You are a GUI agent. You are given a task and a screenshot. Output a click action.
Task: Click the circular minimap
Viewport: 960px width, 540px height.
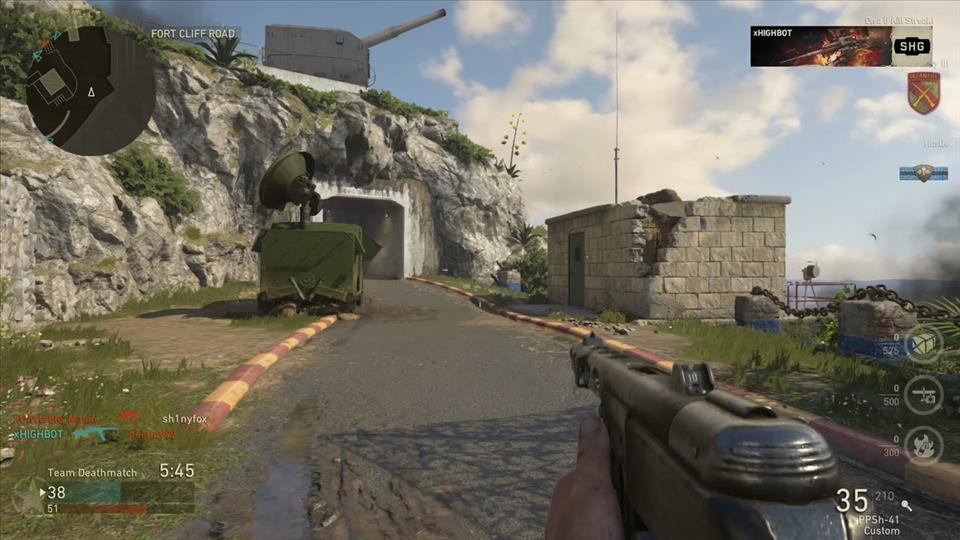tap(90, 90)
